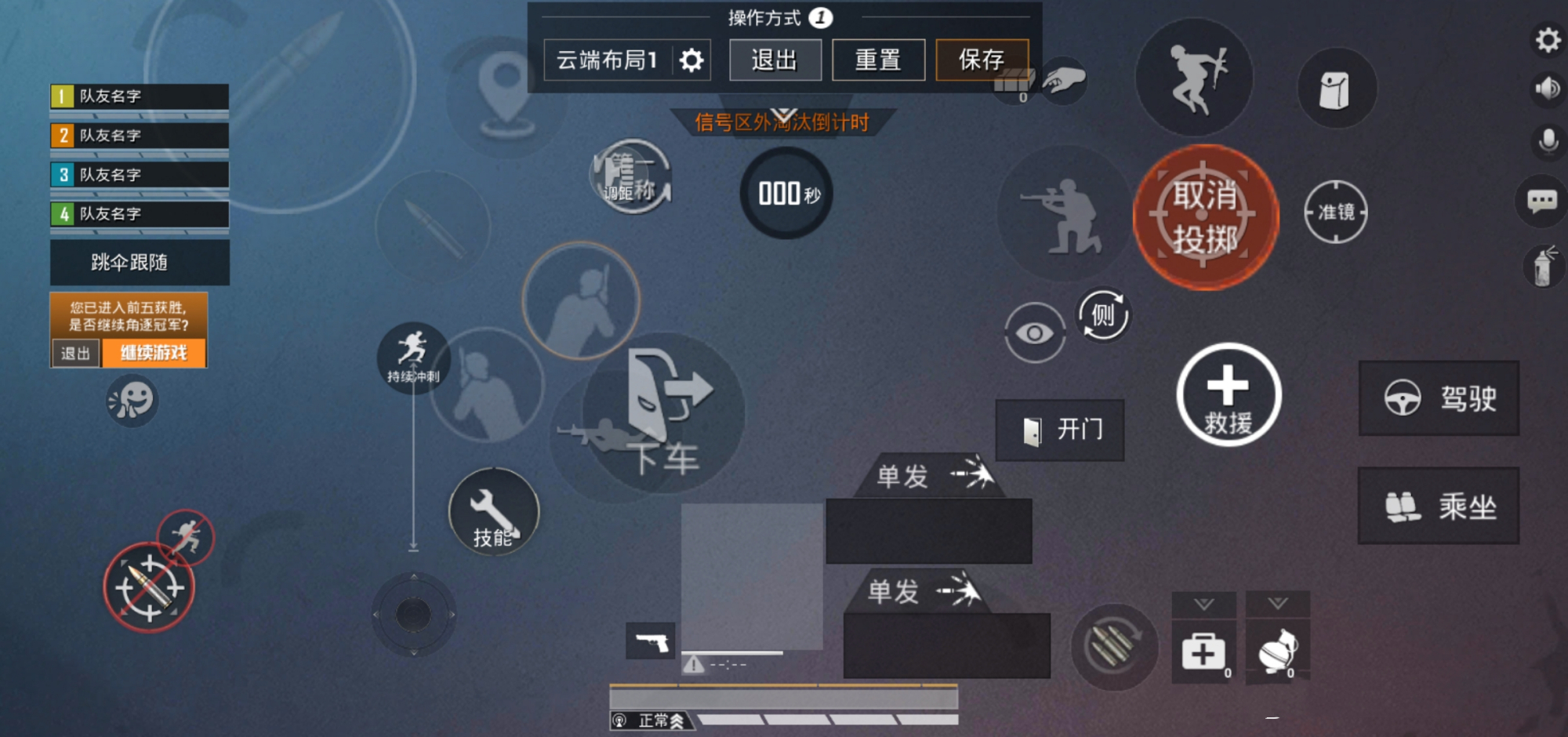Screen dimensions: 1568x737
Task: Open the backpack icon on the right edge
Action: pos(1336,88)
